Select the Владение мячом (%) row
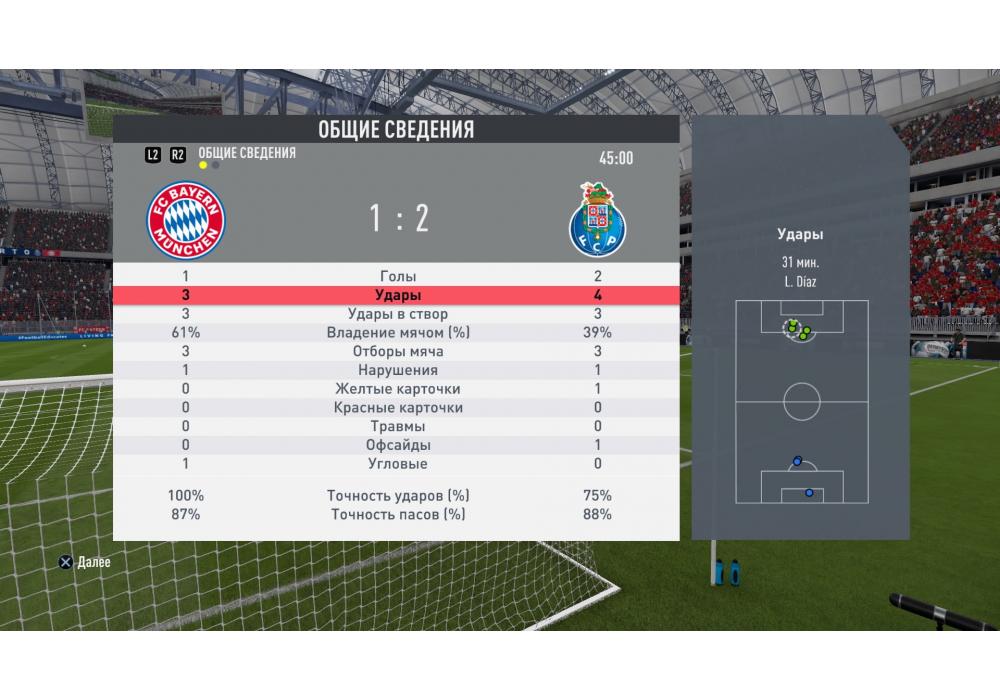1000x700 pixels. [397, 333]
